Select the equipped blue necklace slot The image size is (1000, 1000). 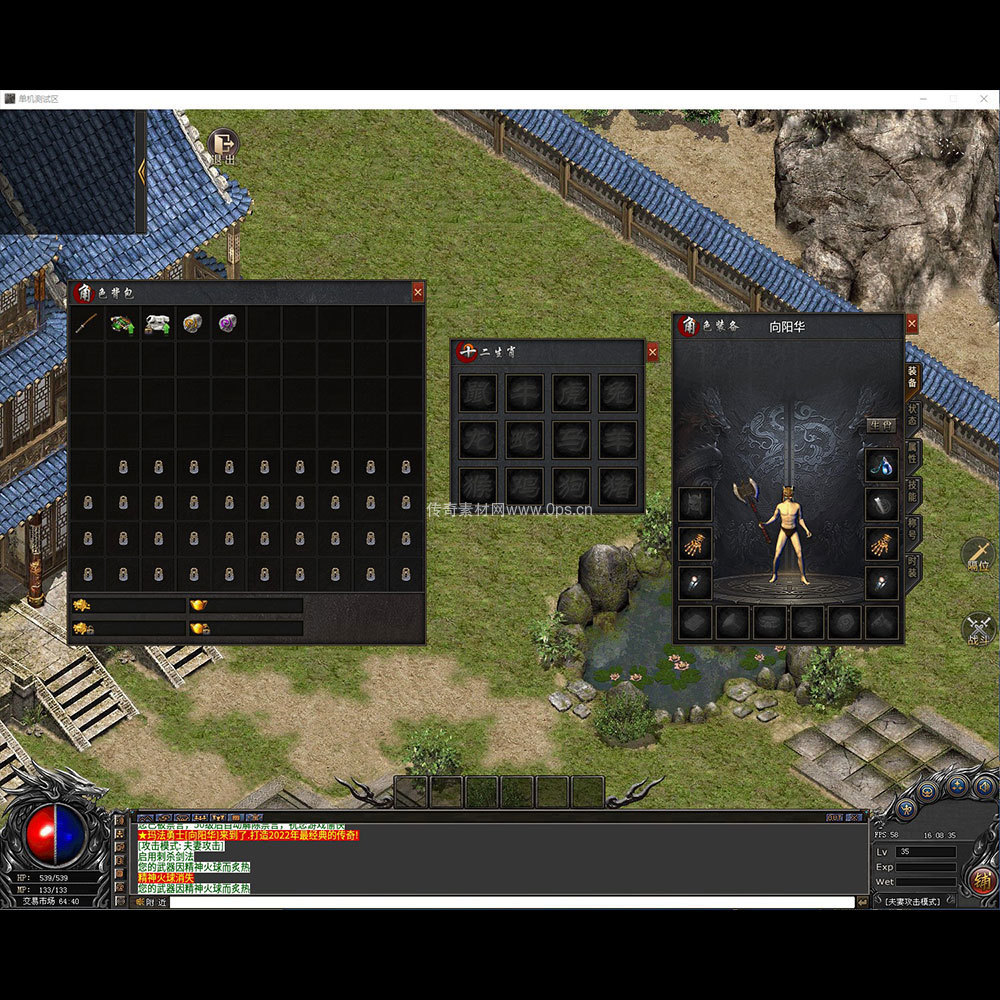coord(881,464)
